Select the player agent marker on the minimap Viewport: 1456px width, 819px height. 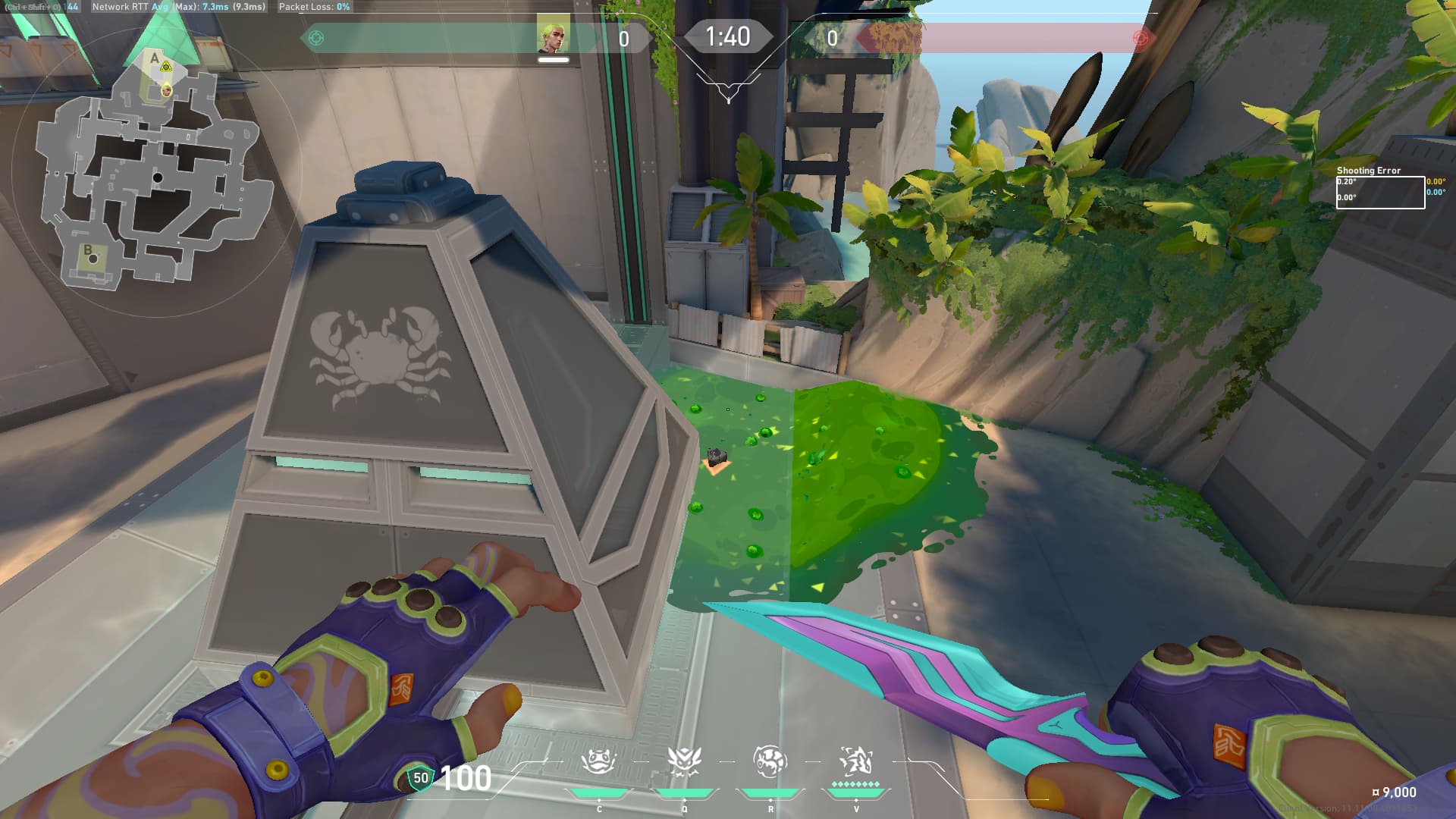166,91
